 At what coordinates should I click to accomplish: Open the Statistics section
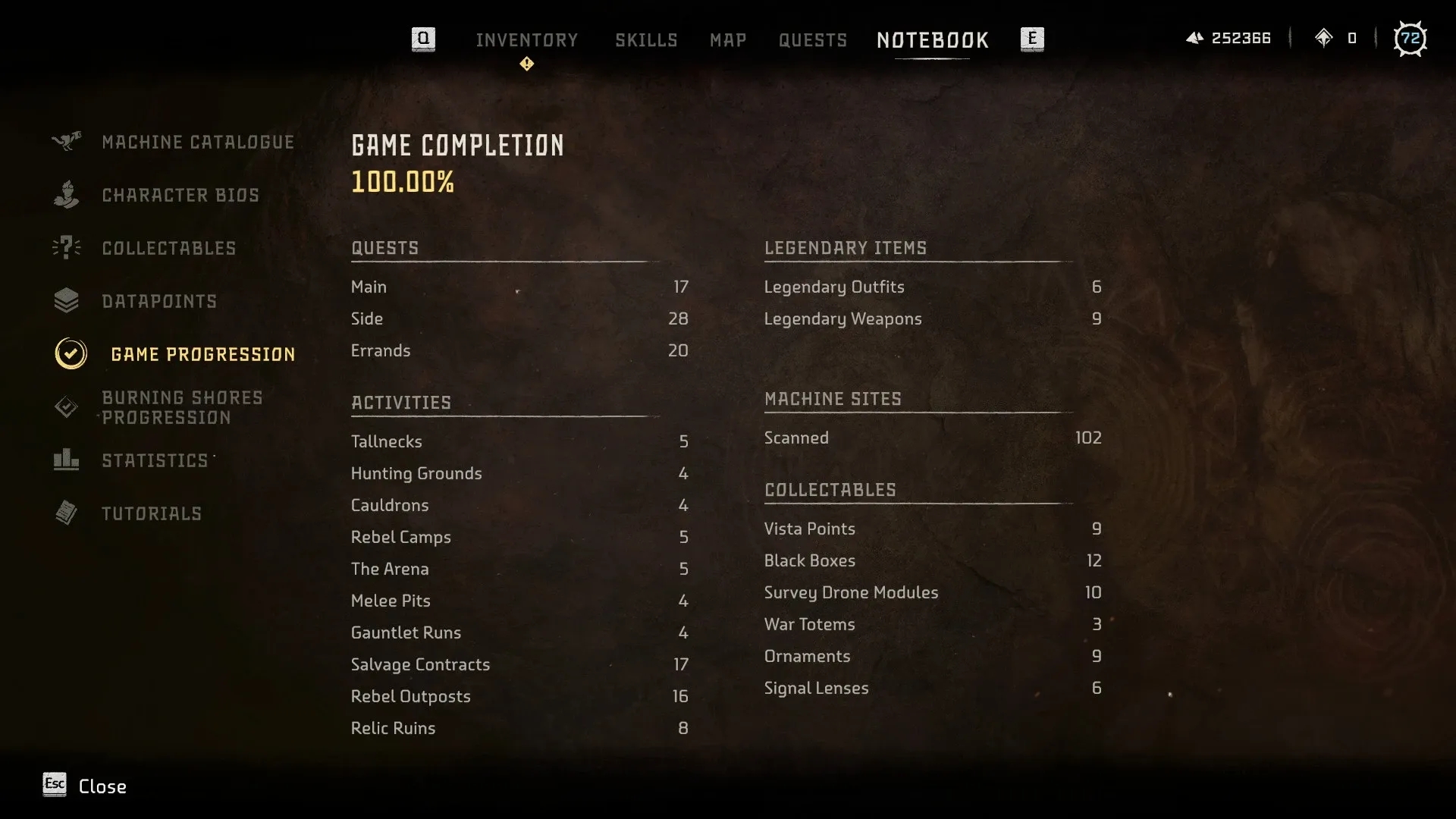(x=155, y=461)
